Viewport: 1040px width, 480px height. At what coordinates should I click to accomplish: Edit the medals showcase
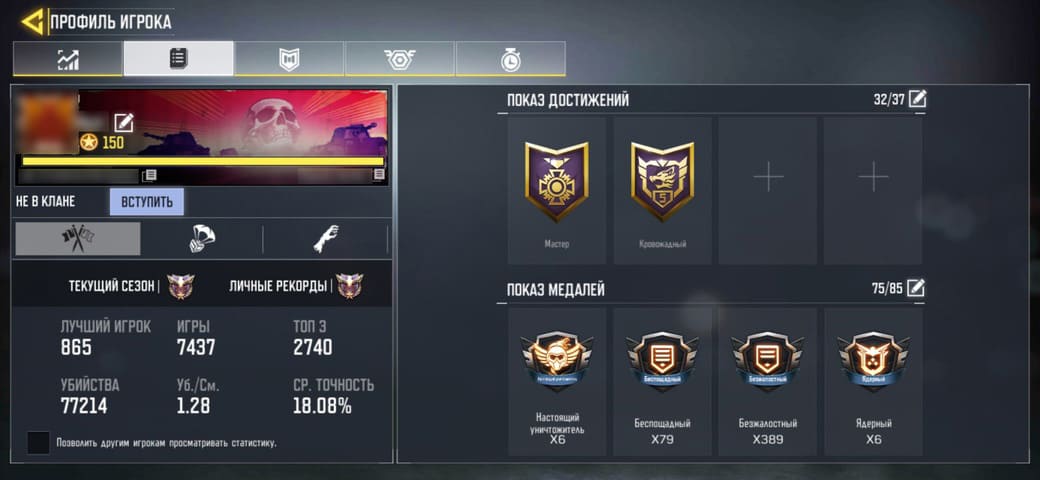[x=916, y=289]
